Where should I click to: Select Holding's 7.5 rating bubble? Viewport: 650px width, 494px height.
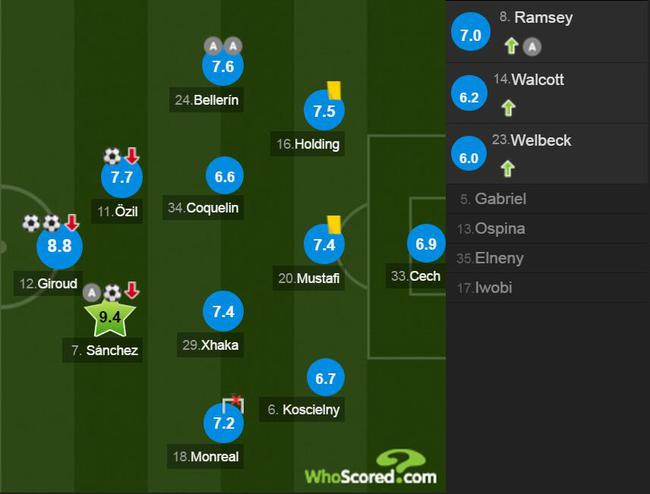point(324,111)
